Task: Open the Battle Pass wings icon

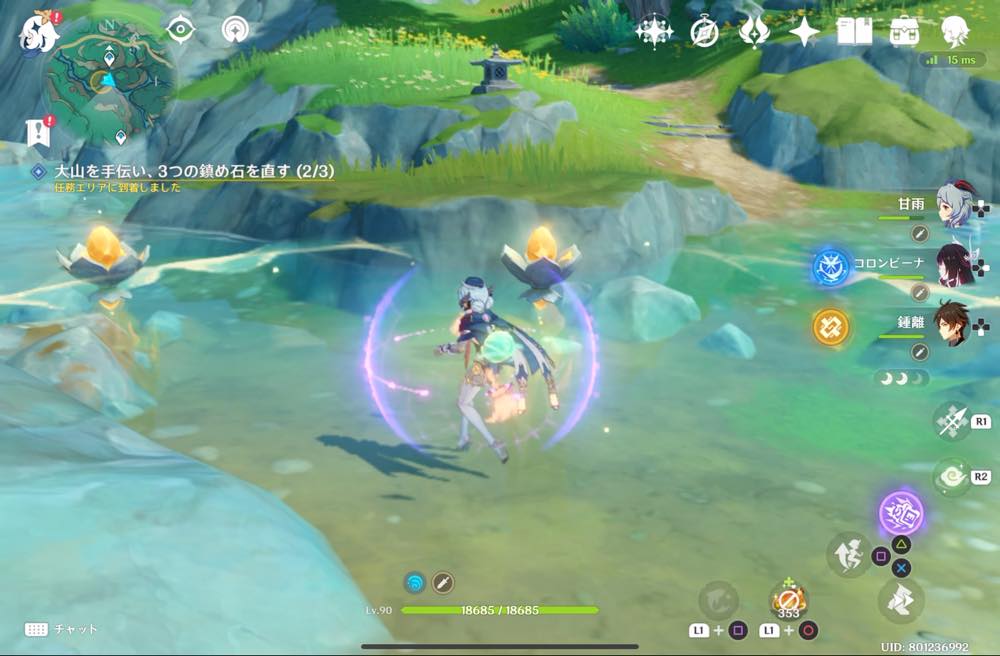Action: [753, 32]
